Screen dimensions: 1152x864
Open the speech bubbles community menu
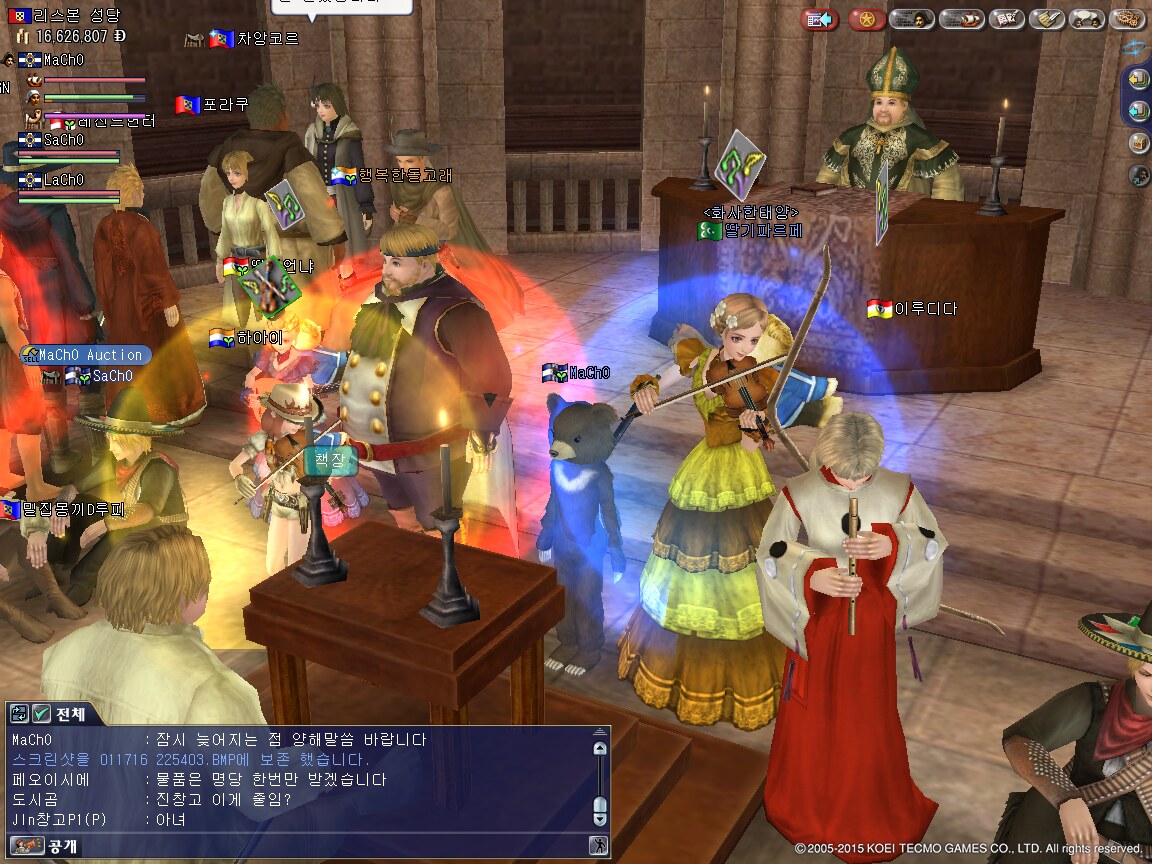(1087, 19)
